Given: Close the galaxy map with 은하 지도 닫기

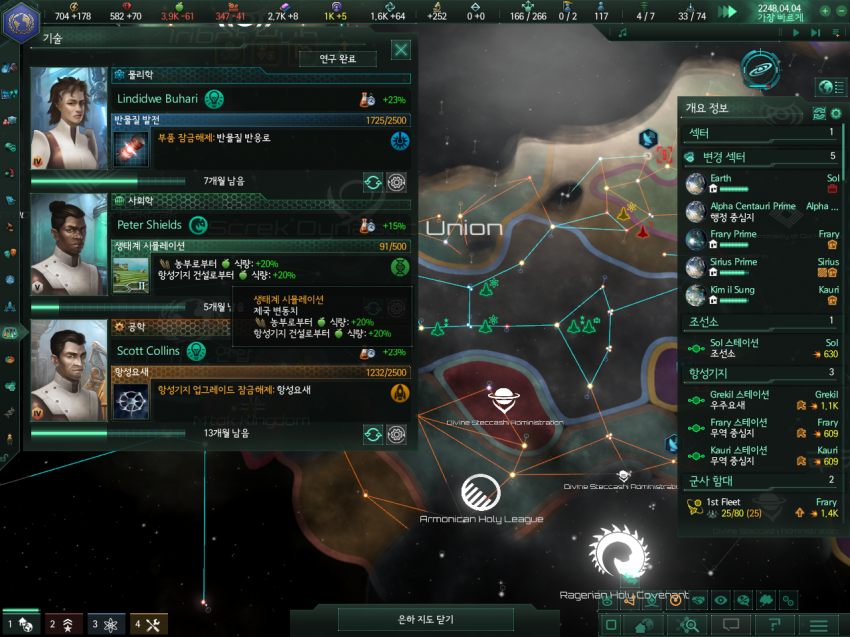Looking at the screenshot, I should coord(427,620).
